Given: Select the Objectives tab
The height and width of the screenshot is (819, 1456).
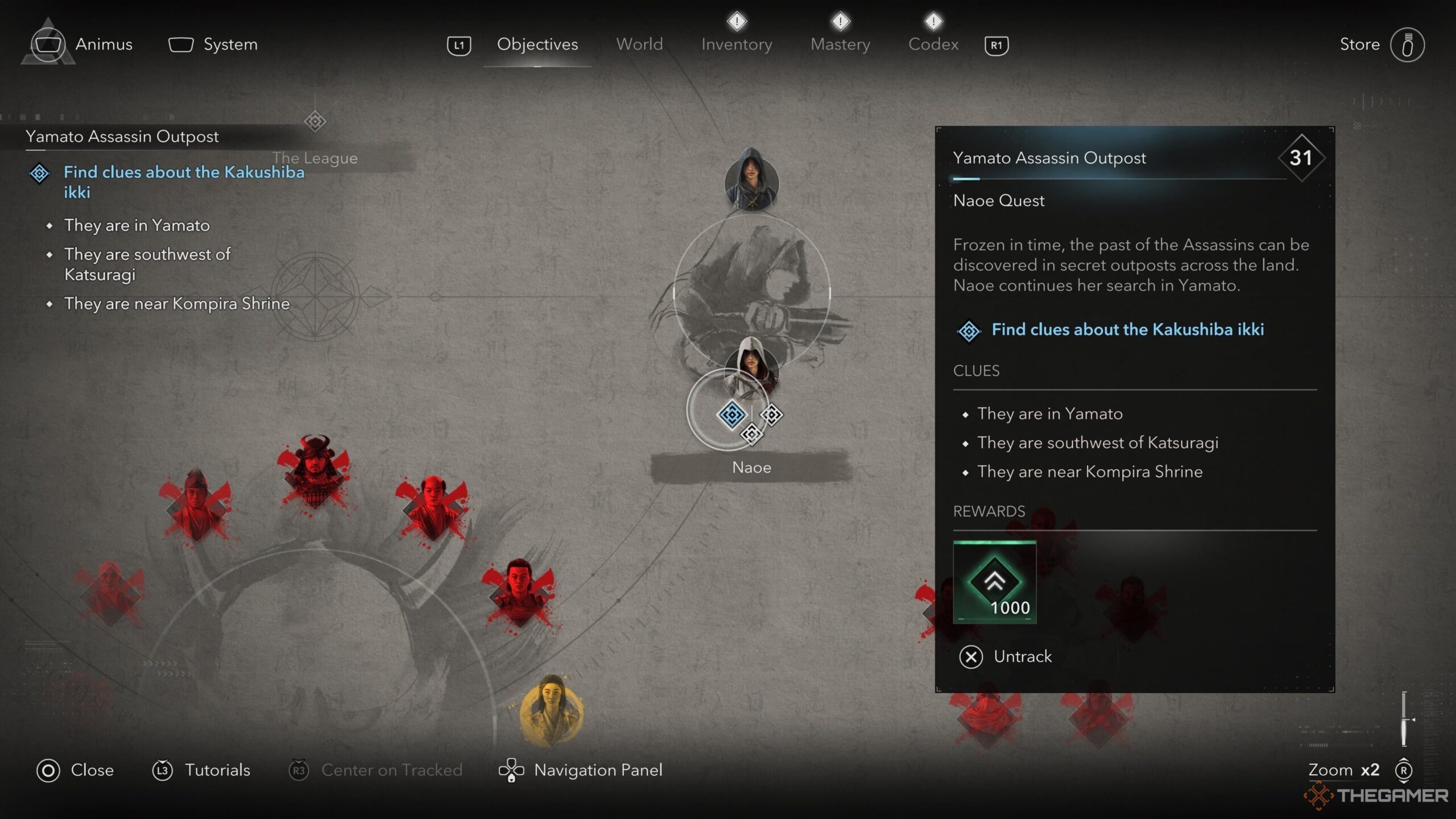Looking at the screenshot, I should point(537,44).
